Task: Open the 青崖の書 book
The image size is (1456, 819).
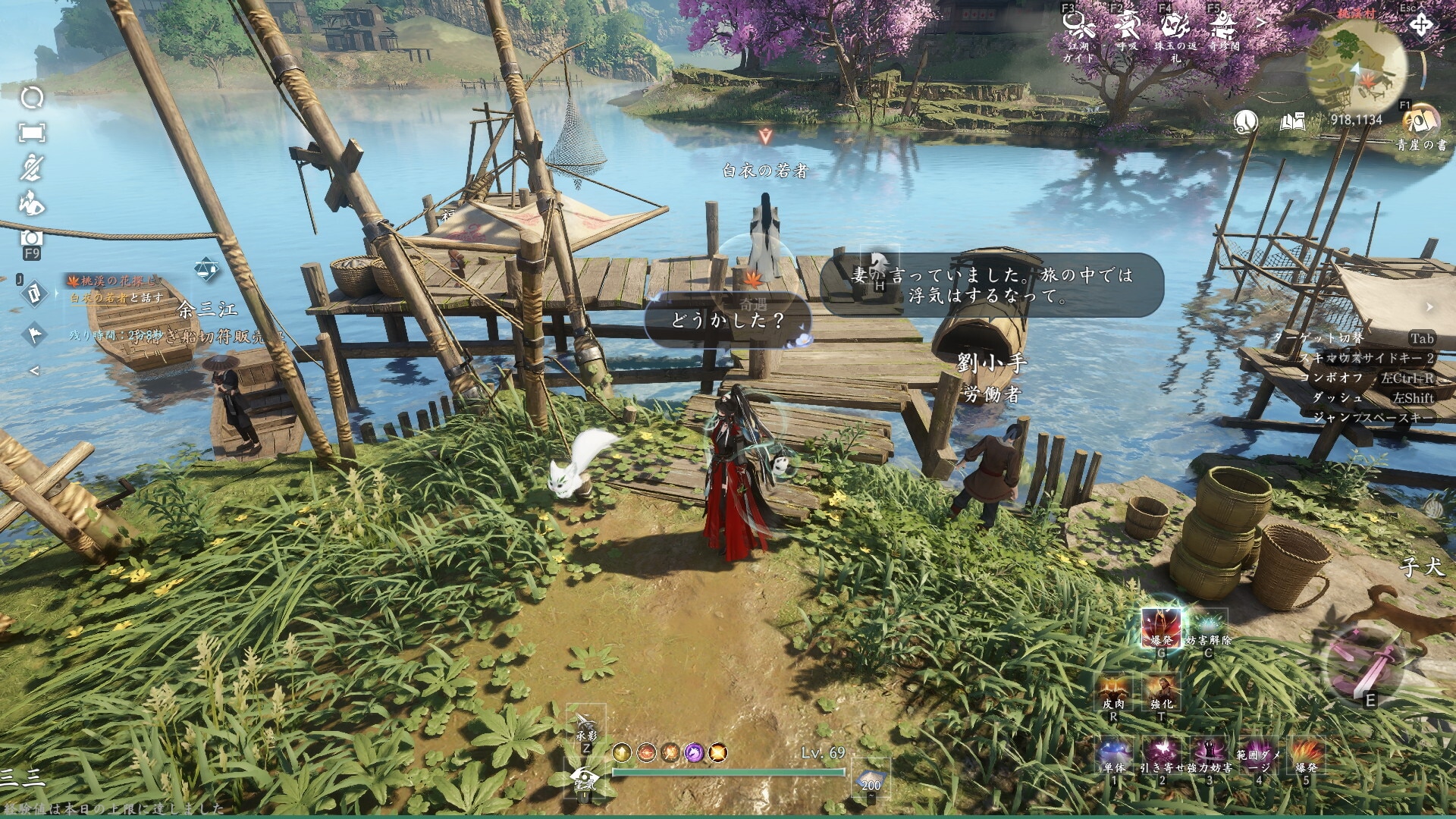Action: pos(1420,121)
